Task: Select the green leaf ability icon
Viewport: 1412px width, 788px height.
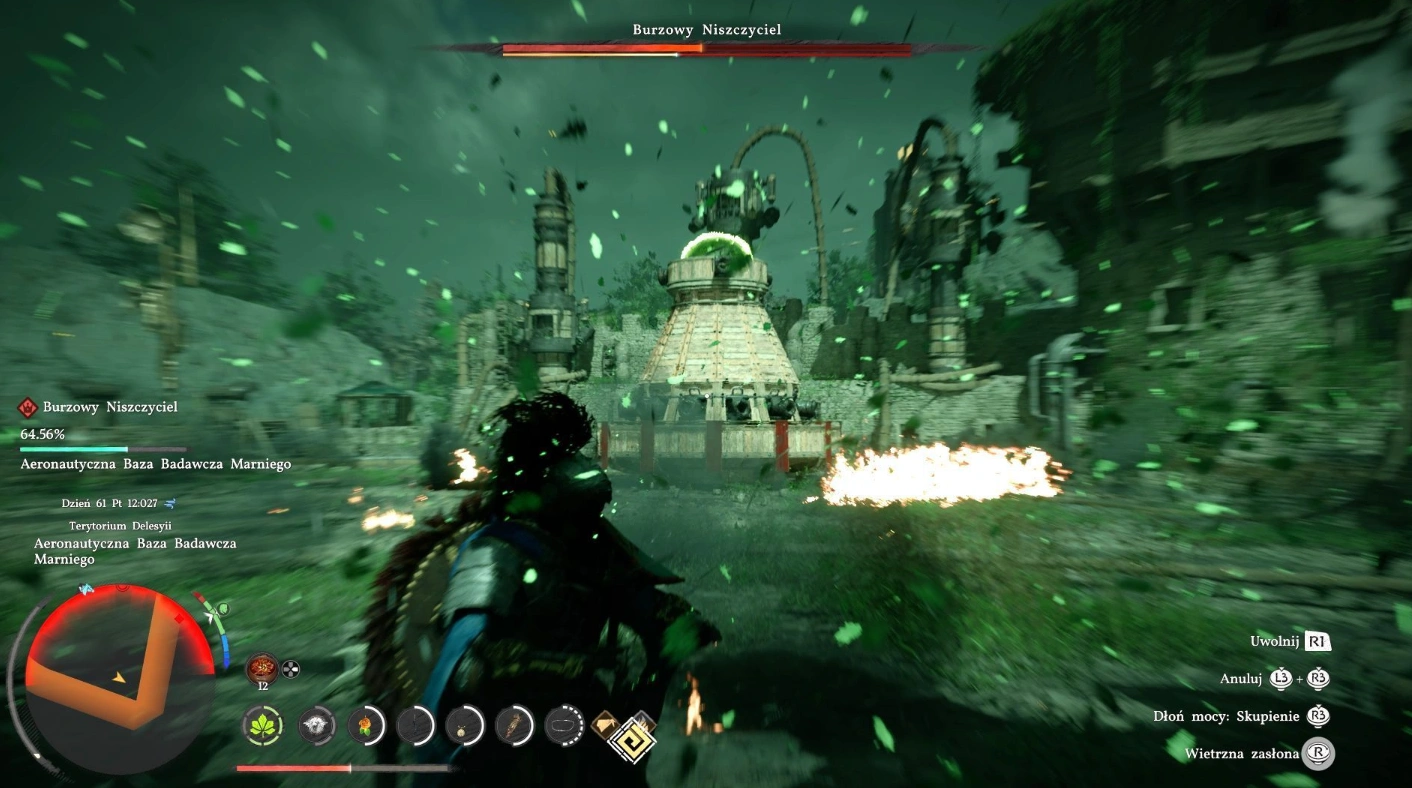Action: coord(264,725)
